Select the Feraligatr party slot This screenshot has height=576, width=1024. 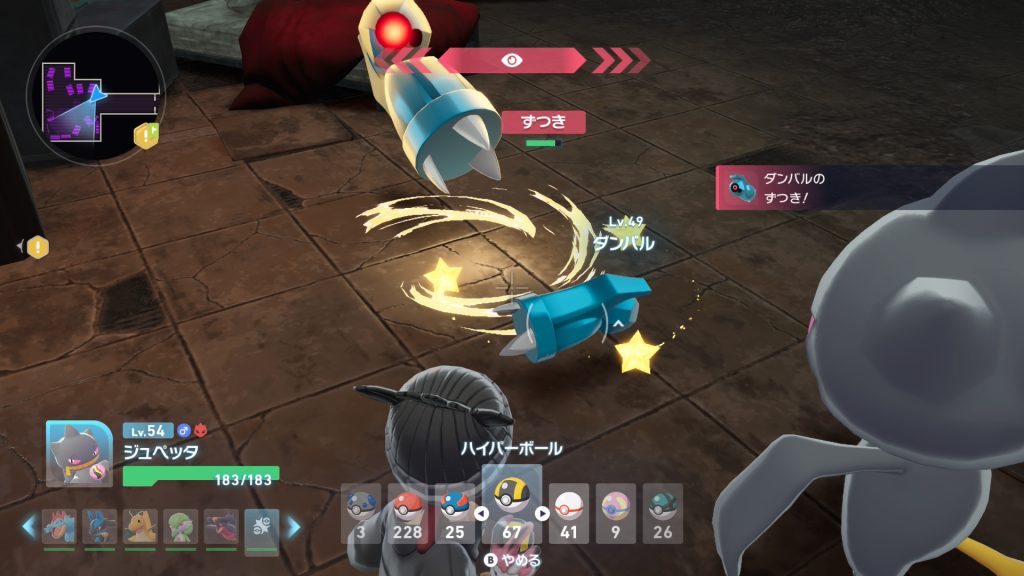(59, 526)
